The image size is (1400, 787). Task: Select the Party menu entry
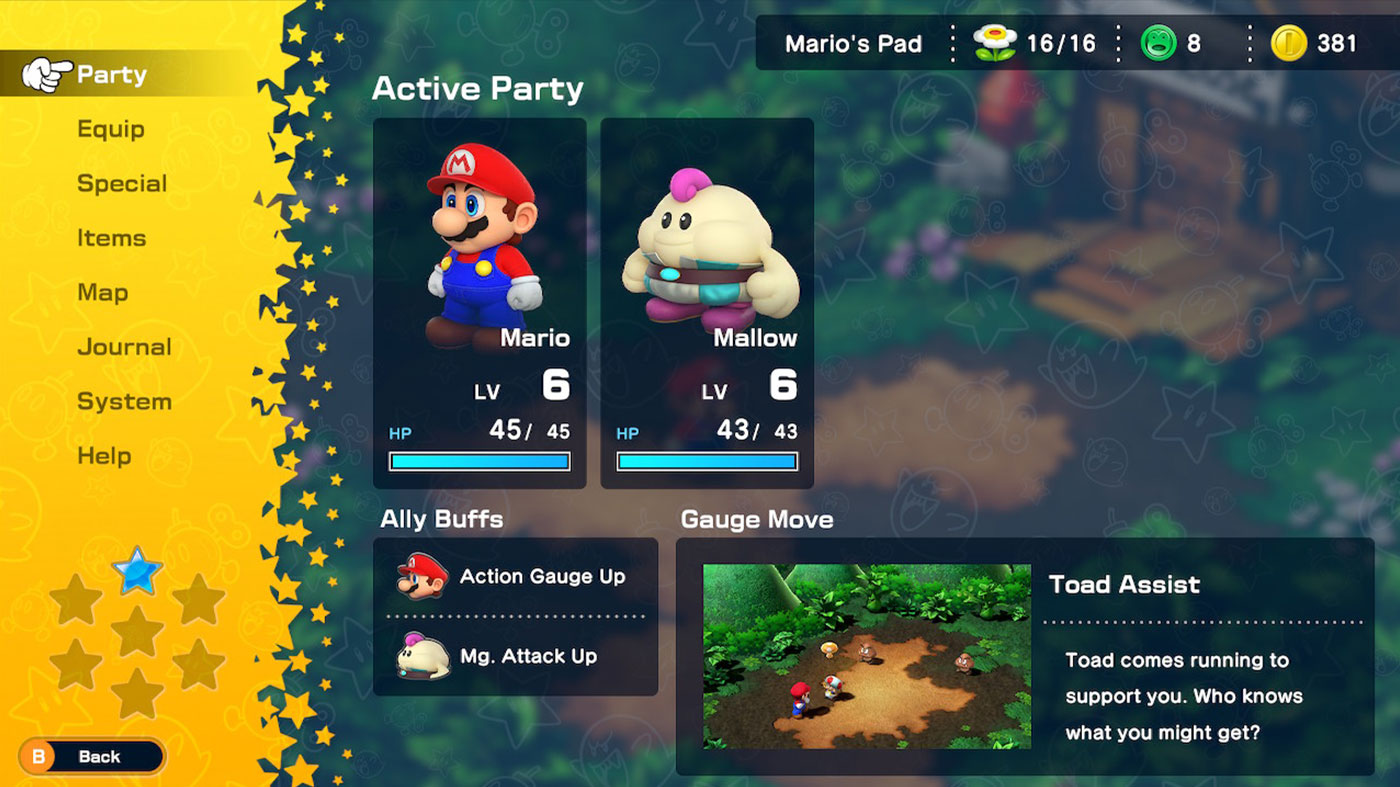111,75
